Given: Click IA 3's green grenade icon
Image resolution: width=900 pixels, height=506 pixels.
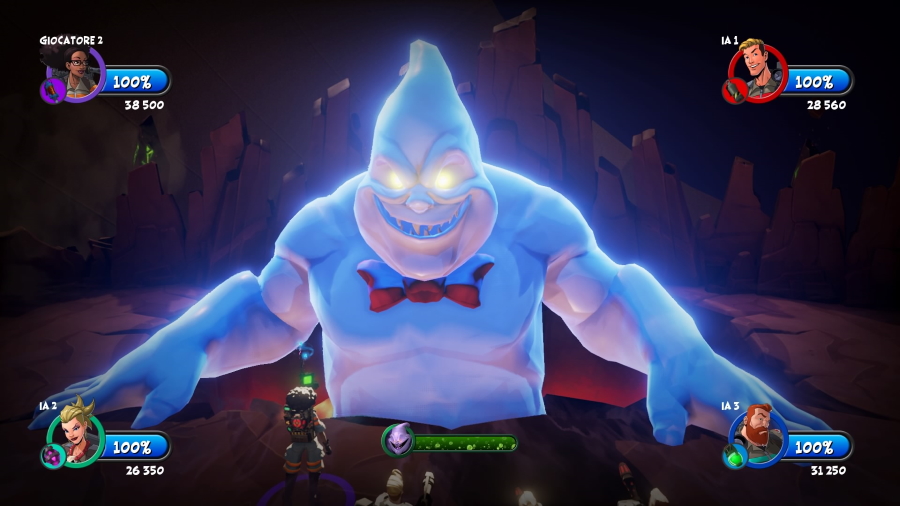Looking at the screenshot, I should pyautogui.click(x=733, y=456).
